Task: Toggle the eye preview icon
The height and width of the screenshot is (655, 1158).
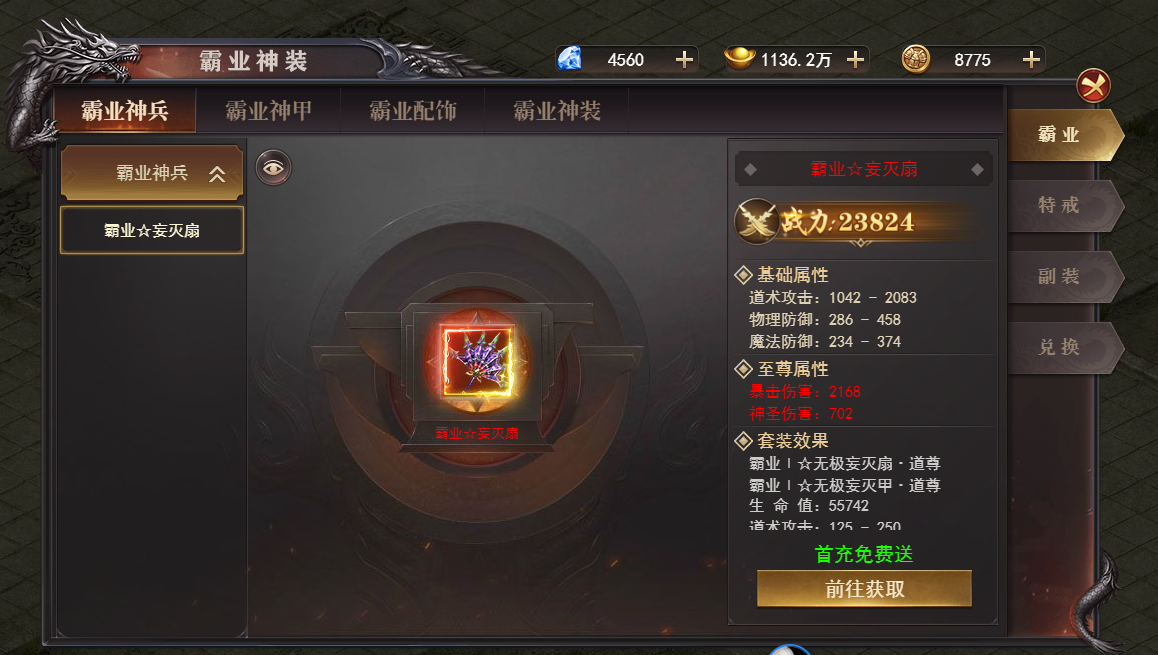Action: point(273,168)
